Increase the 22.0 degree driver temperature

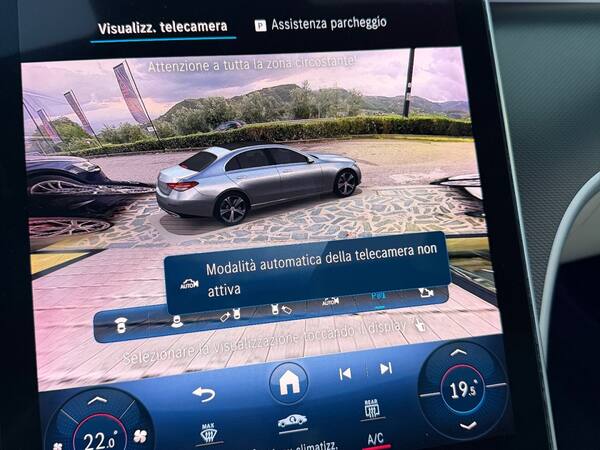tap(97, 401)
